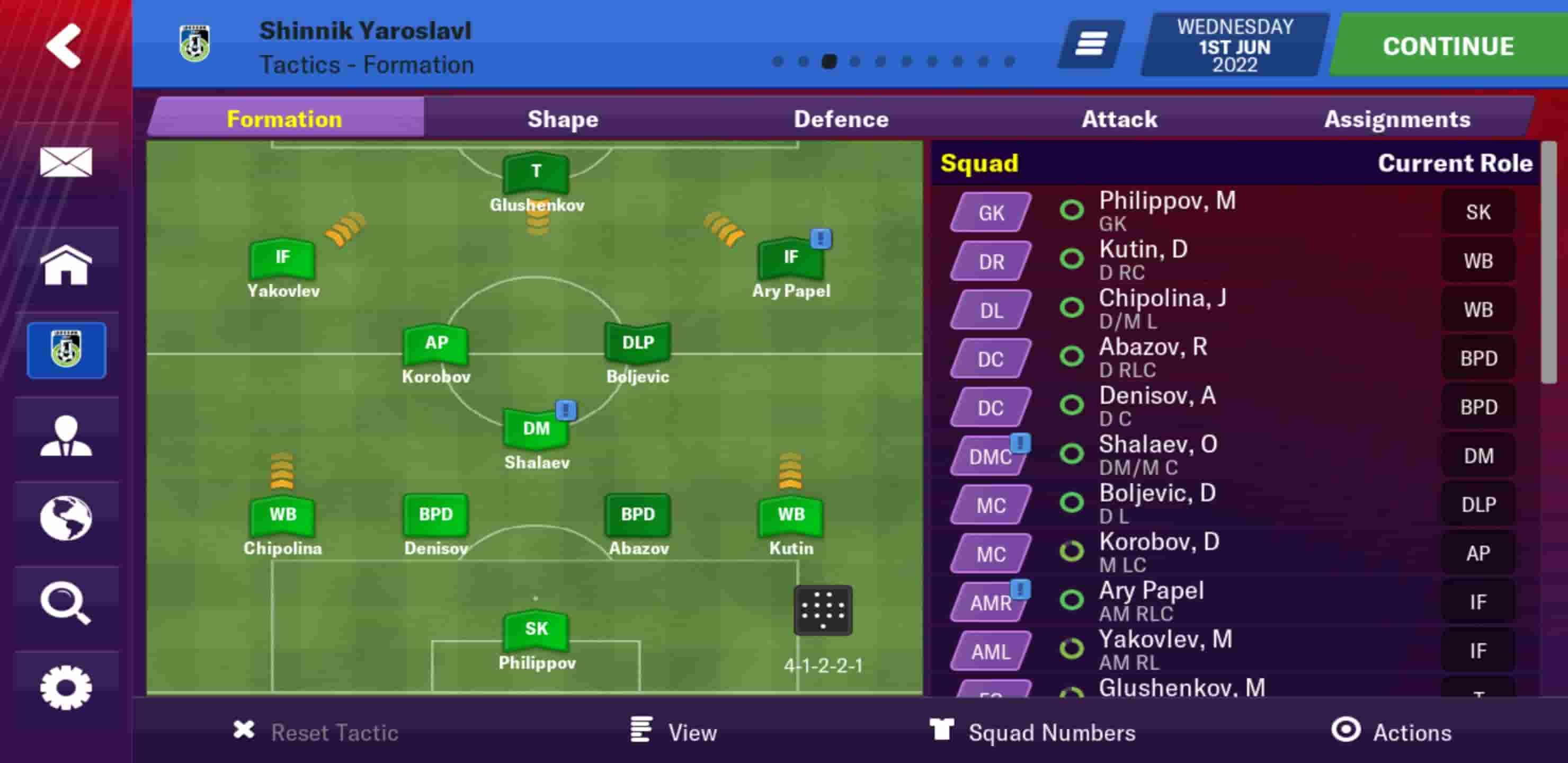This screenshot has width=1568, height=763.
Task: Open the View options
Action: [674, 731]
